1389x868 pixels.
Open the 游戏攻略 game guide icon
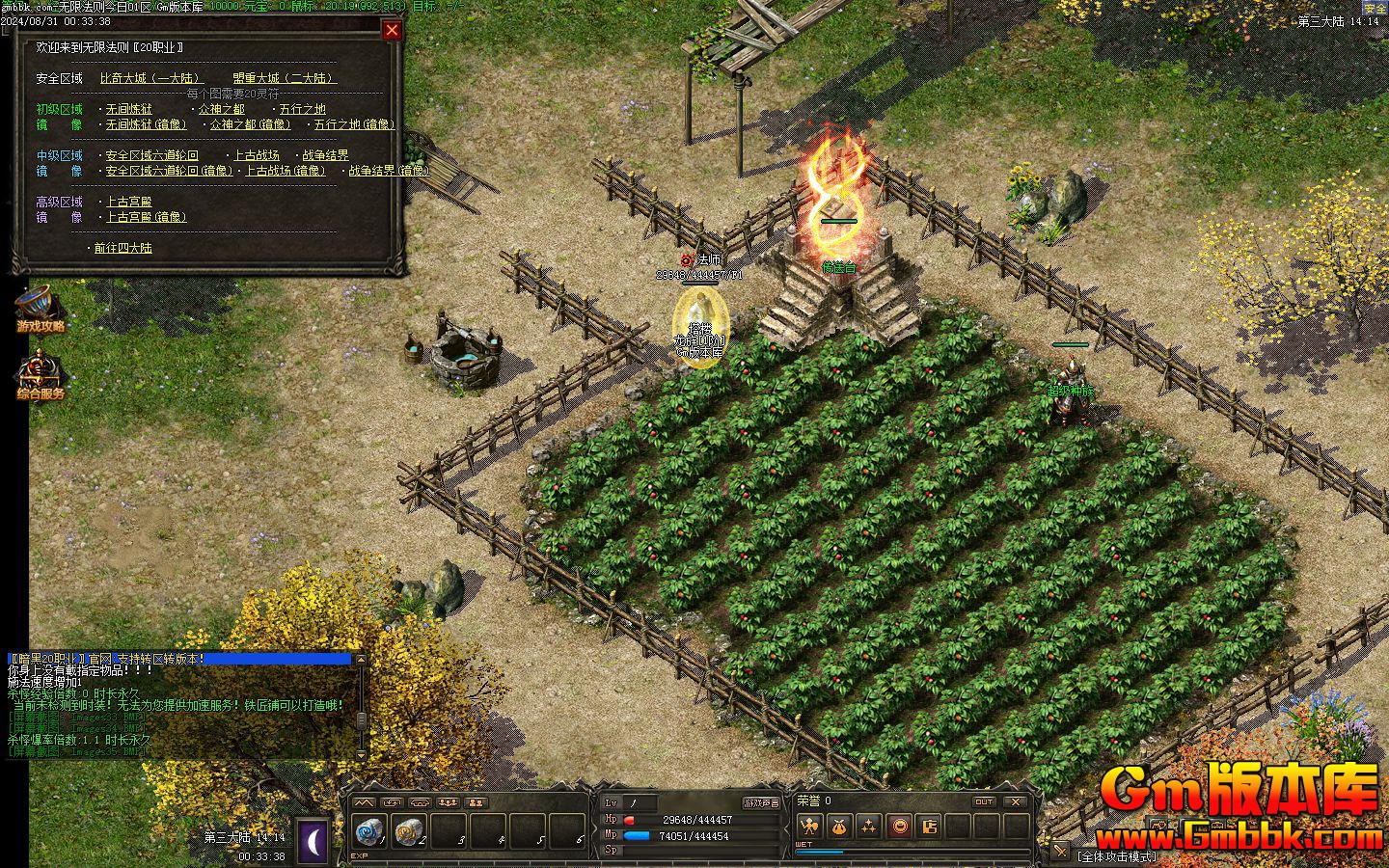(x=39, y=307)
